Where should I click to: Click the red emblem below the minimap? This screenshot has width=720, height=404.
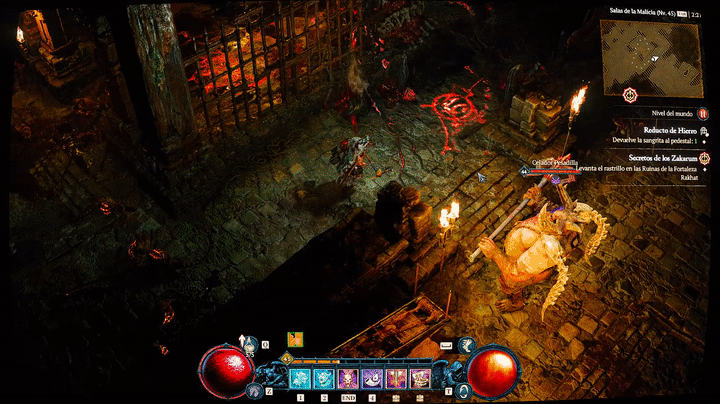pyautogui.click(x=629, y=95)
